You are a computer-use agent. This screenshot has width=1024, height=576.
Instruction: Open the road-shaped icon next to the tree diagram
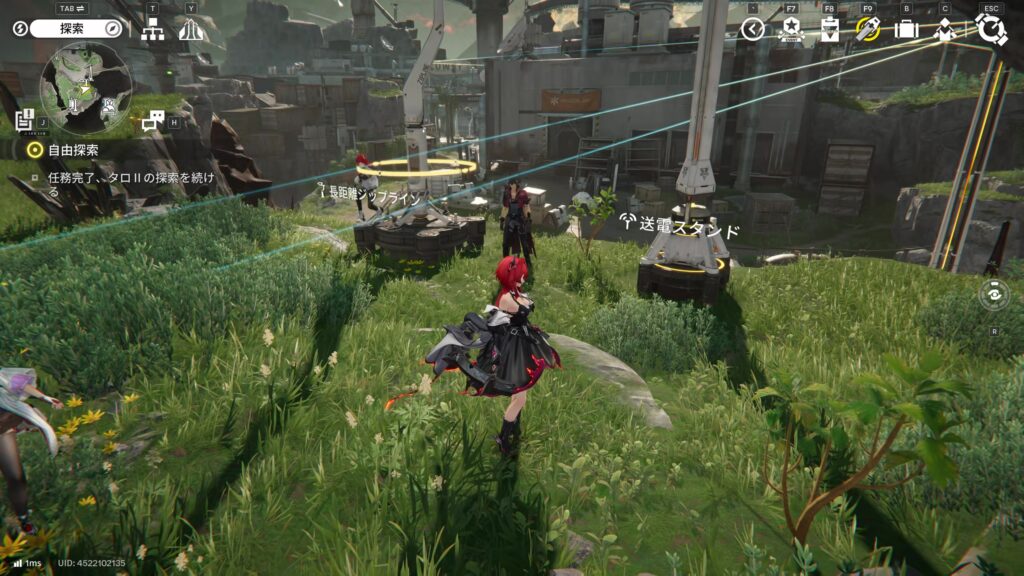click(x=190, y=30)
